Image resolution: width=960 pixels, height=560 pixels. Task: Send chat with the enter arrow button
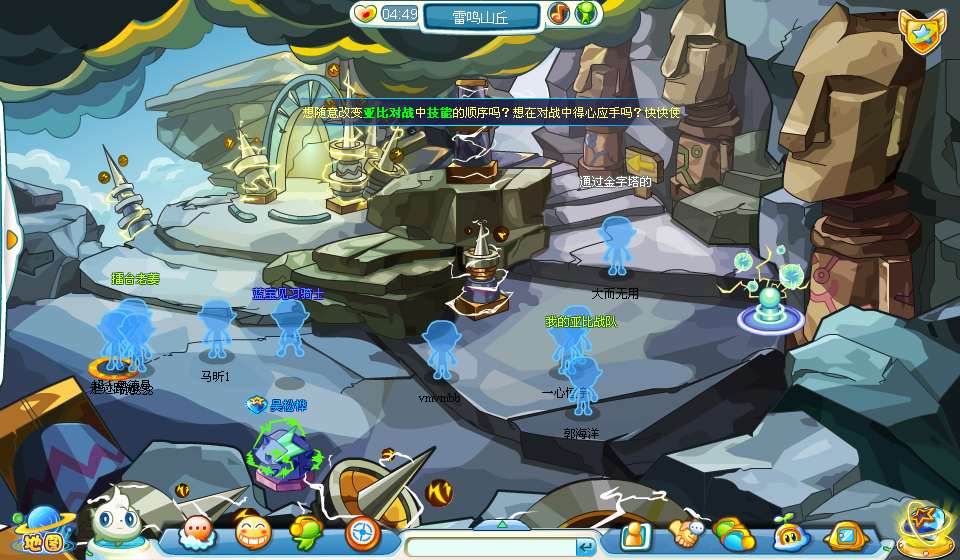[x=586, y=547]
